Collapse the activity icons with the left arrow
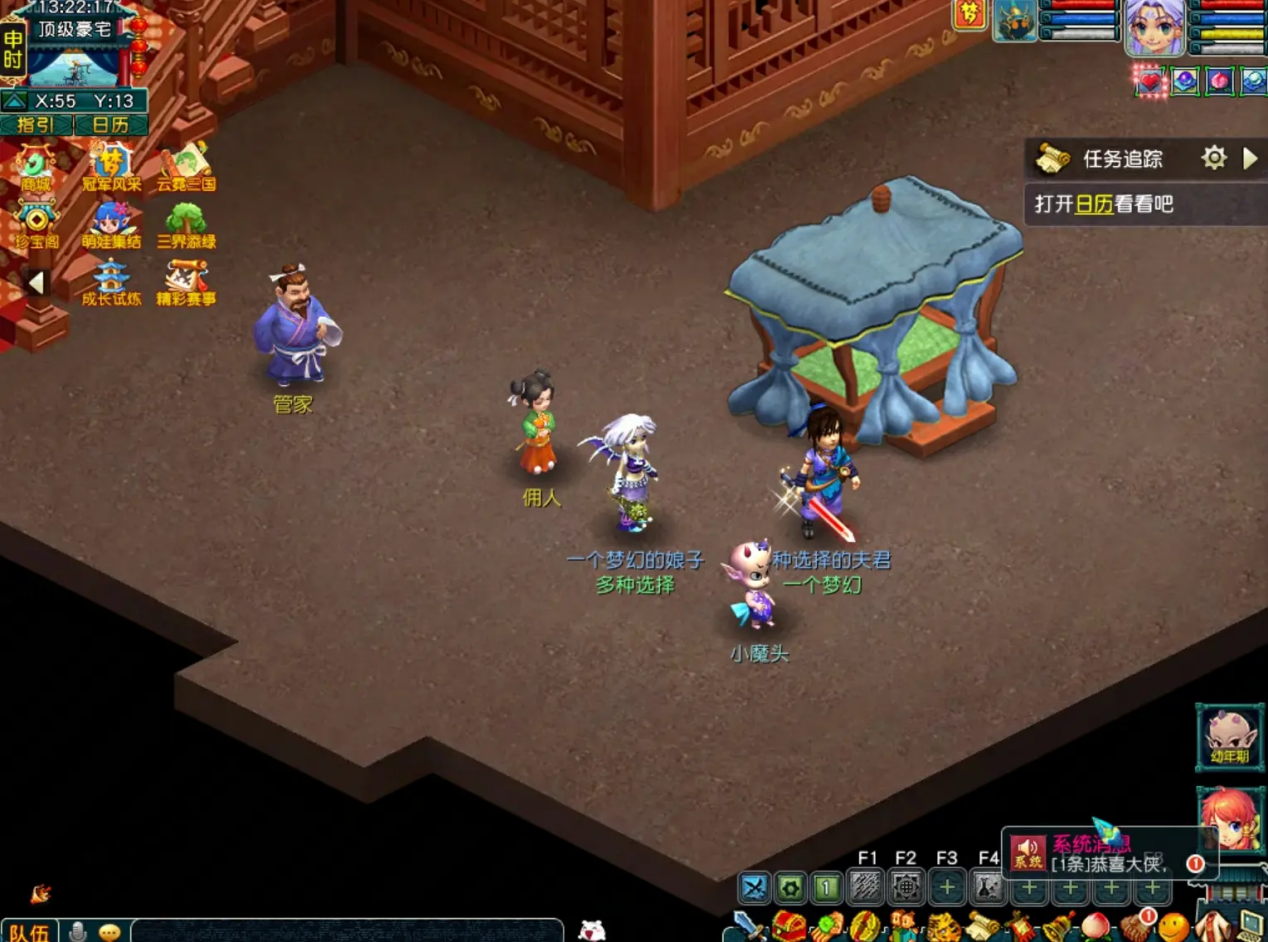The height and width of the screenshot is (942, 1268). pyautogui.click(x=36, y=283)
